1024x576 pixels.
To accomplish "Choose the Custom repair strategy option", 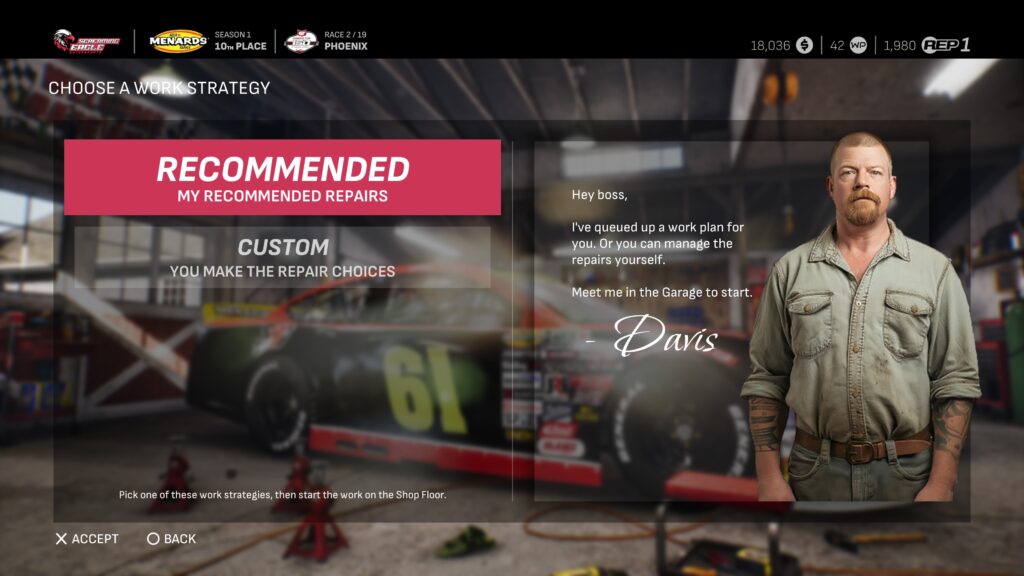I will (x=282, y=257).
